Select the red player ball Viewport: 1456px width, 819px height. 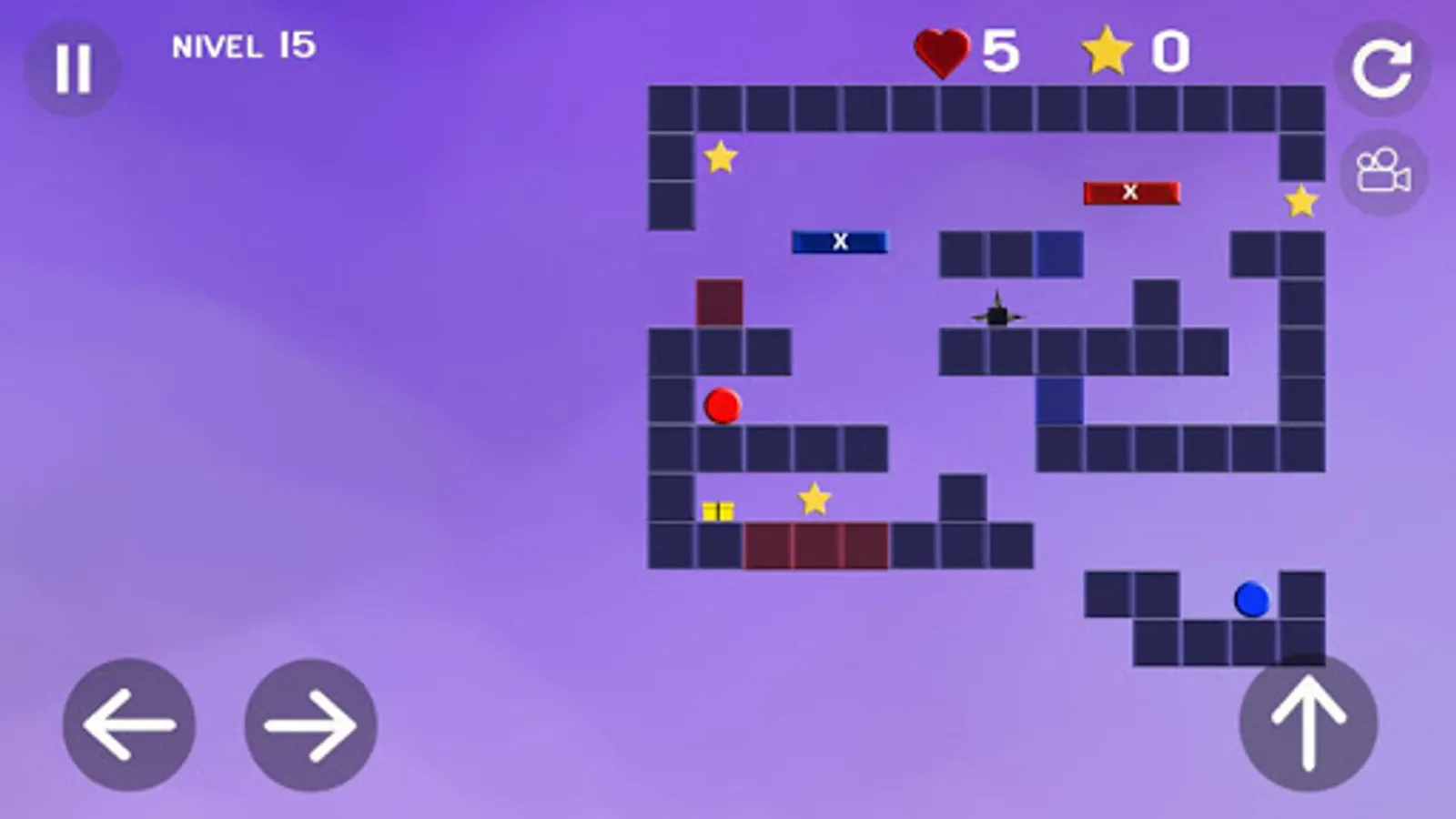[x=722, y=404]
